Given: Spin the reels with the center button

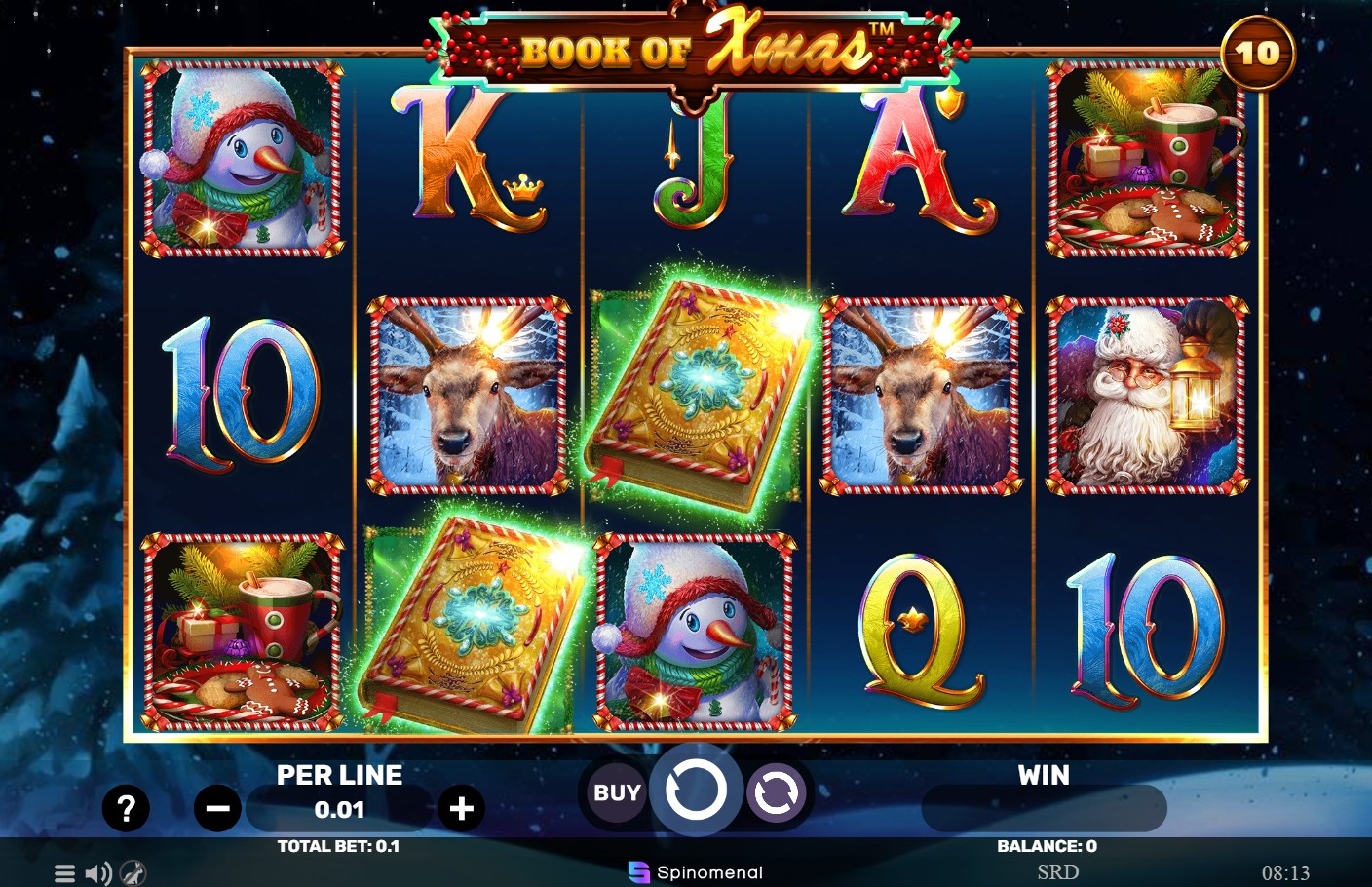Looking at the screenshot, I should [x=696, y=791].
